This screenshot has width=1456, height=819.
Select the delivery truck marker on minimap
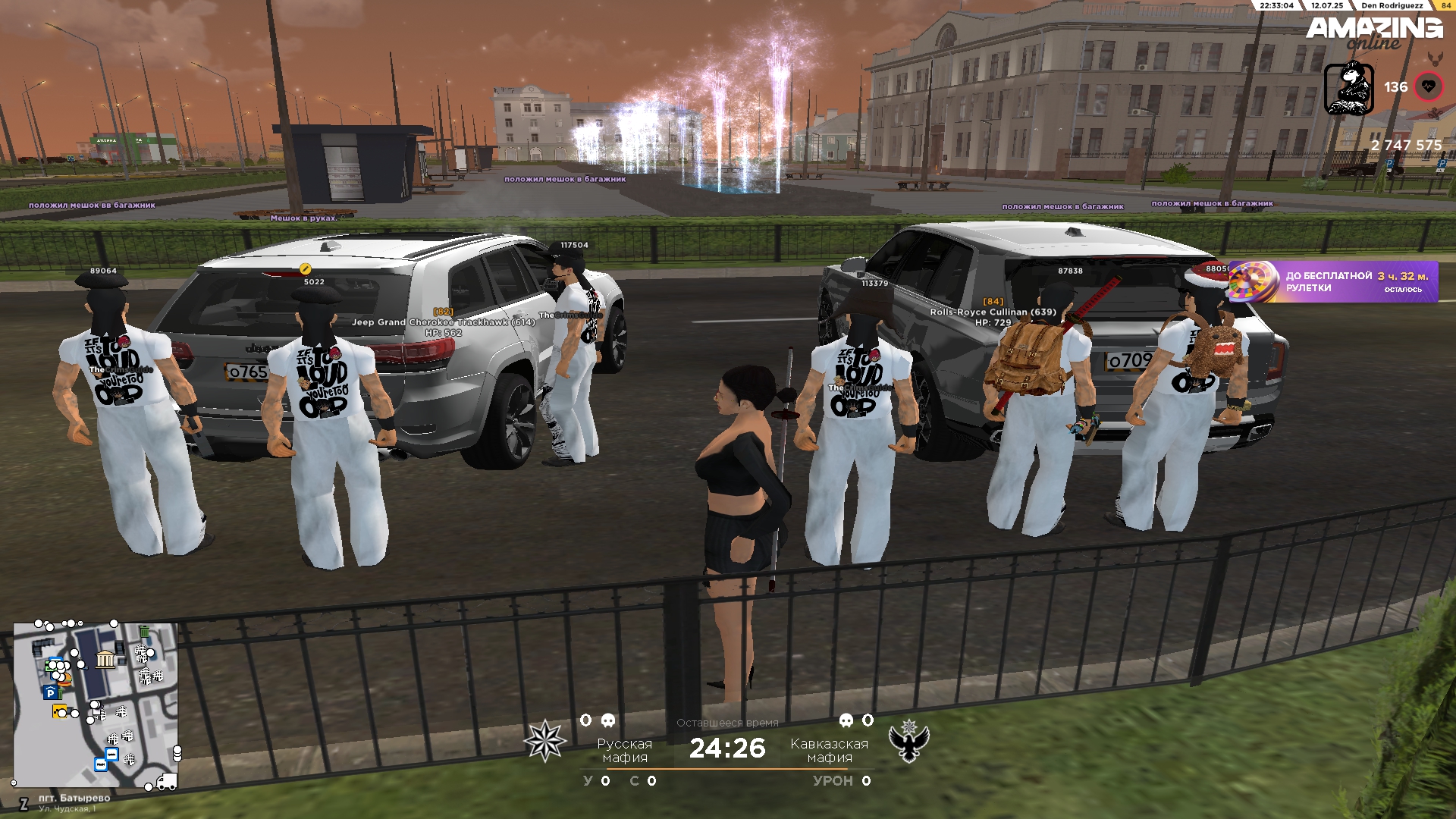pyautogui.click(x=166, y=782)
